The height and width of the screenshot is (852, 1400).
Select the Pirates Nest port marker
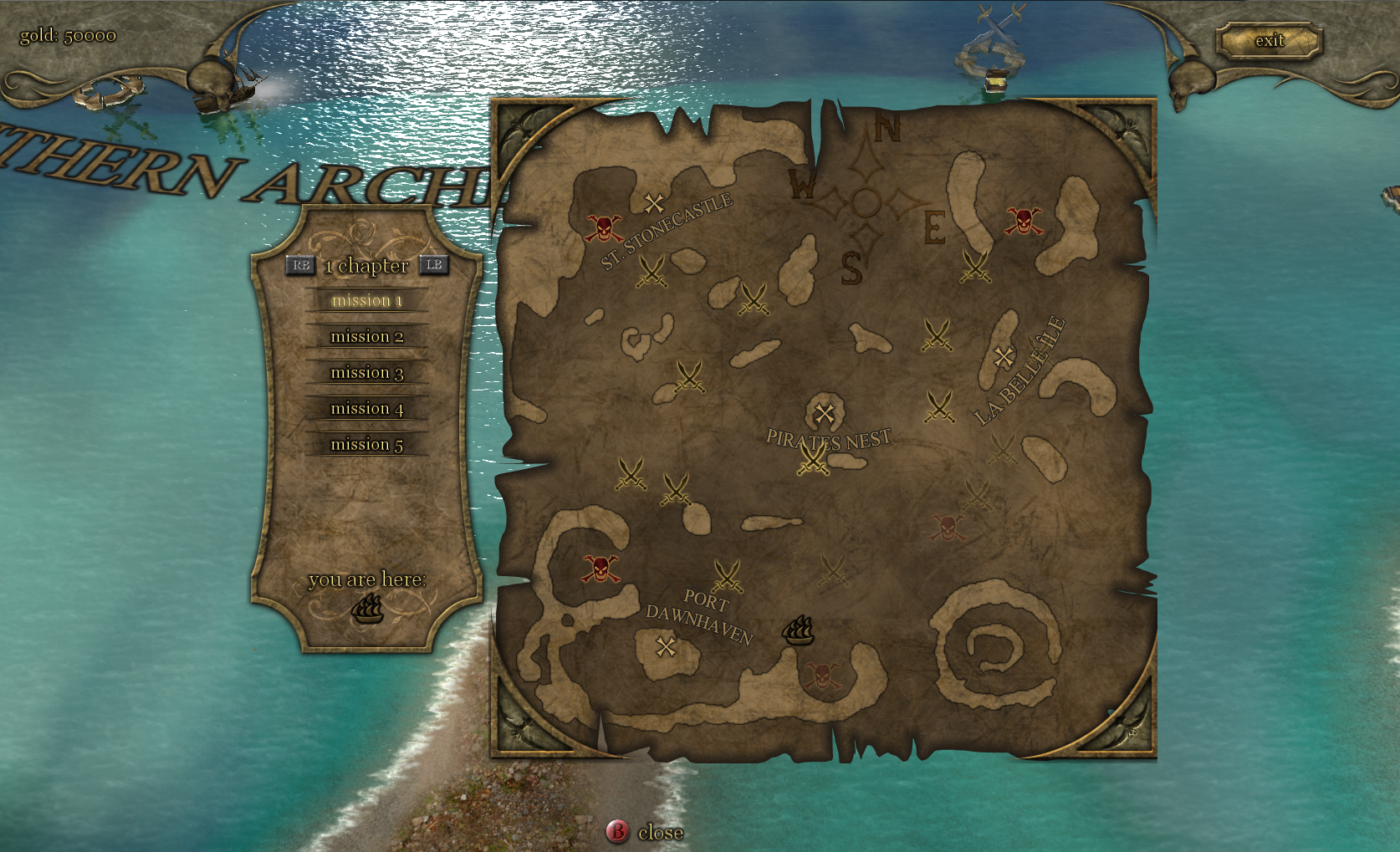click(825, 412)
